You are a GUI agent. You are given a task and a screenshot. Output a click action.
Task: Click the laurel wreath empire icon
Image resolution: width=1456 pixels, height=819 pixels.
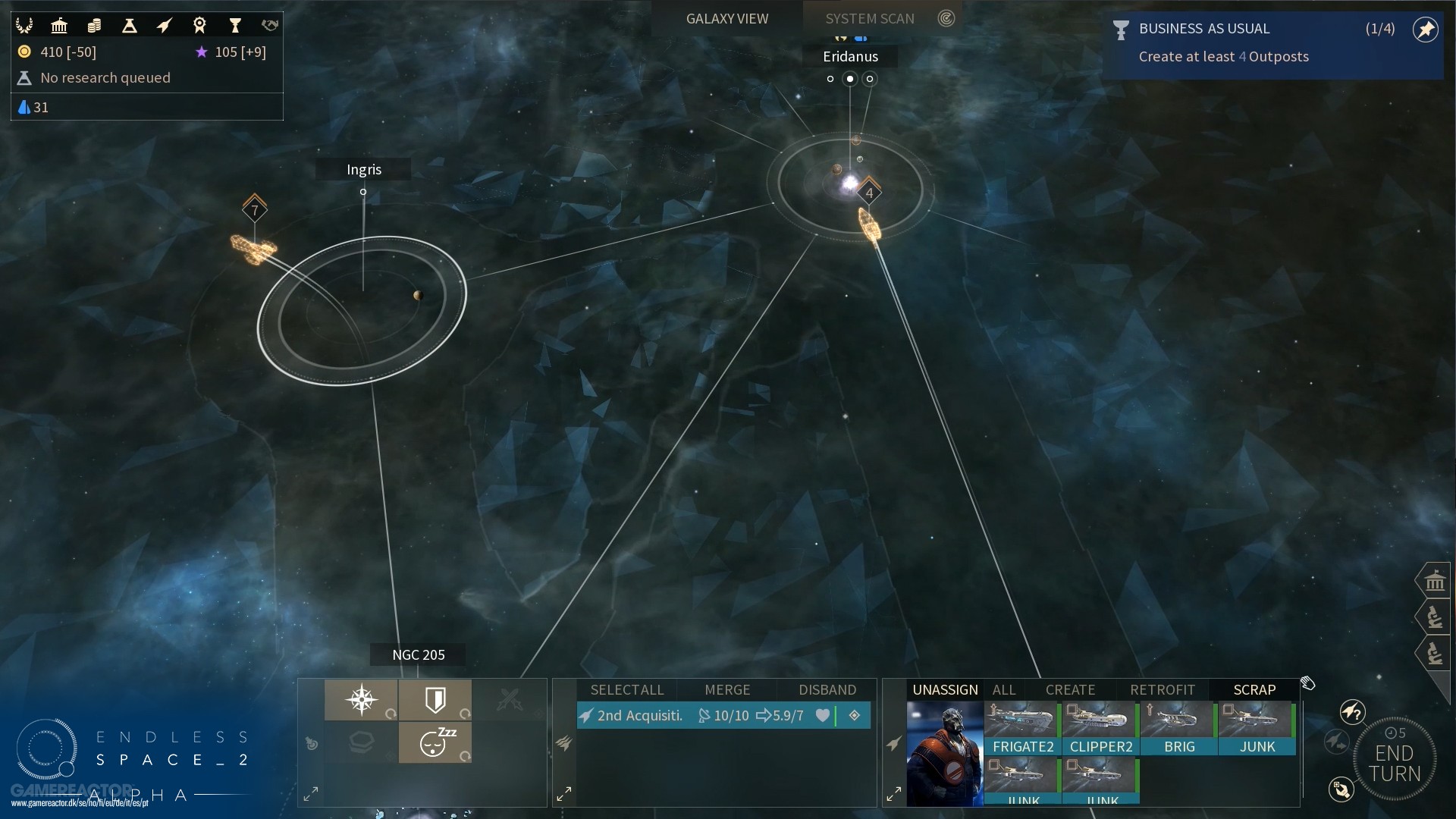(x=25, y=25)
